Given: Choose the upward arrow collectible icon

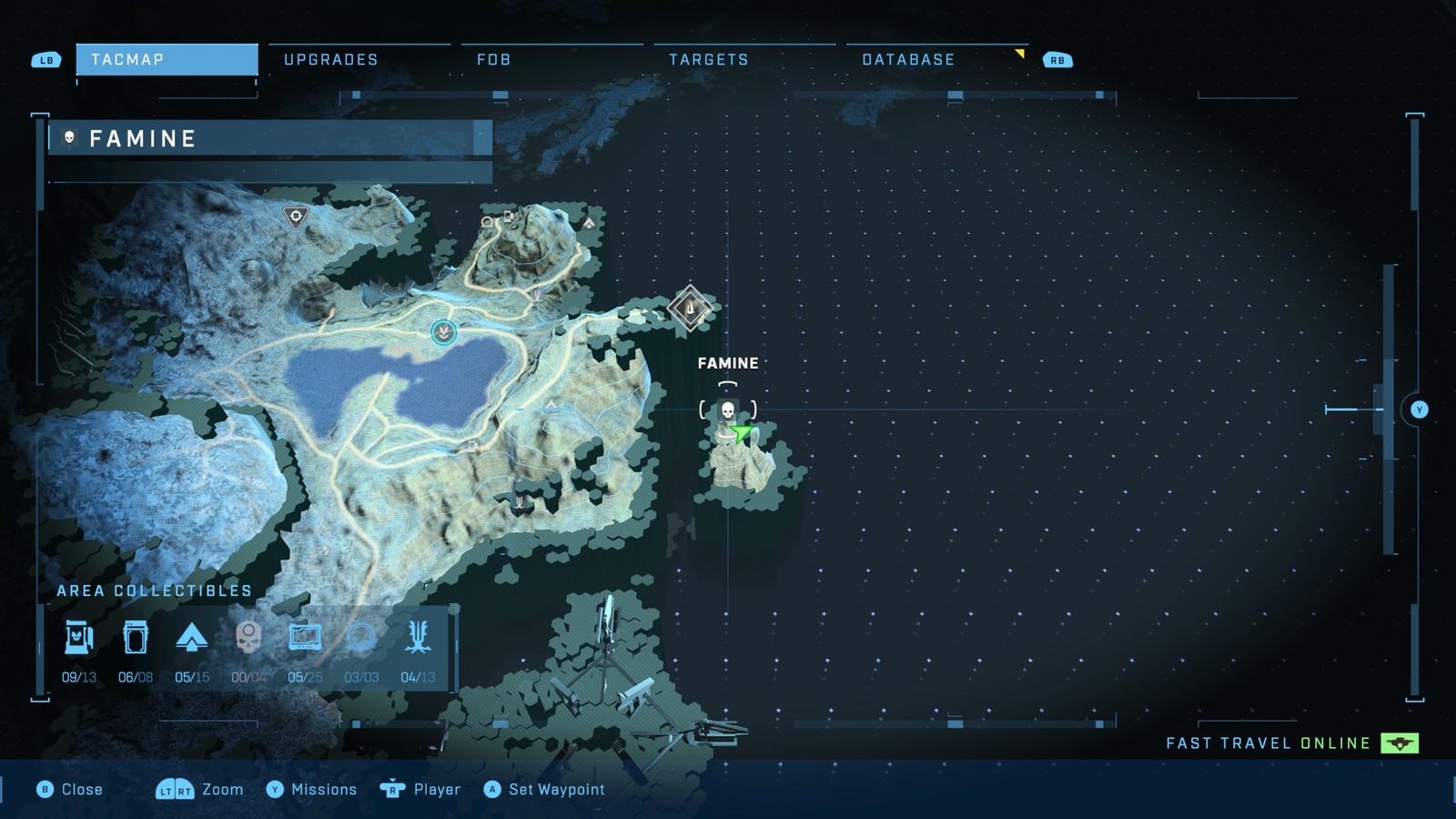Looking at the screenshot, I should point(191,638).
